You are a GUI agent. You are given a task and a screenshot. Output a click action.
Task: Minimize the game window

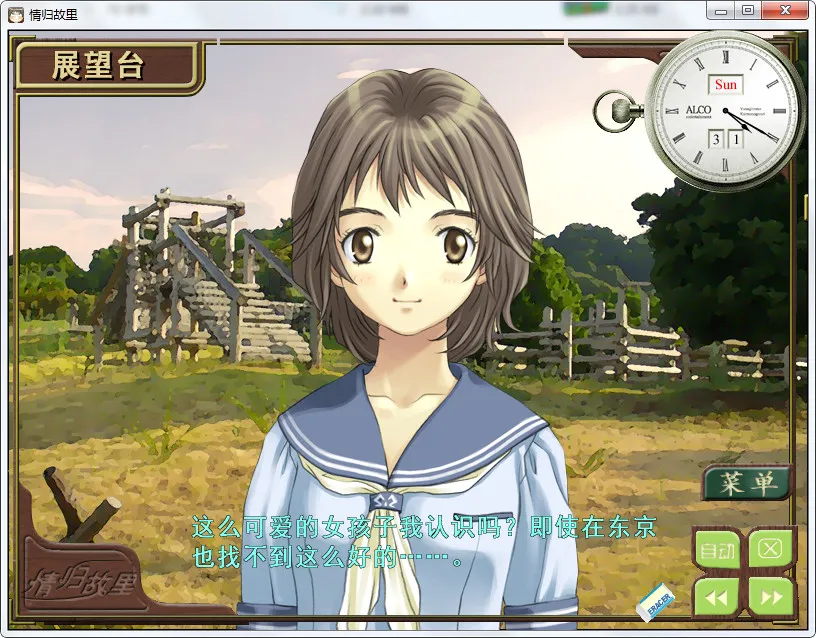click(720, 11)
